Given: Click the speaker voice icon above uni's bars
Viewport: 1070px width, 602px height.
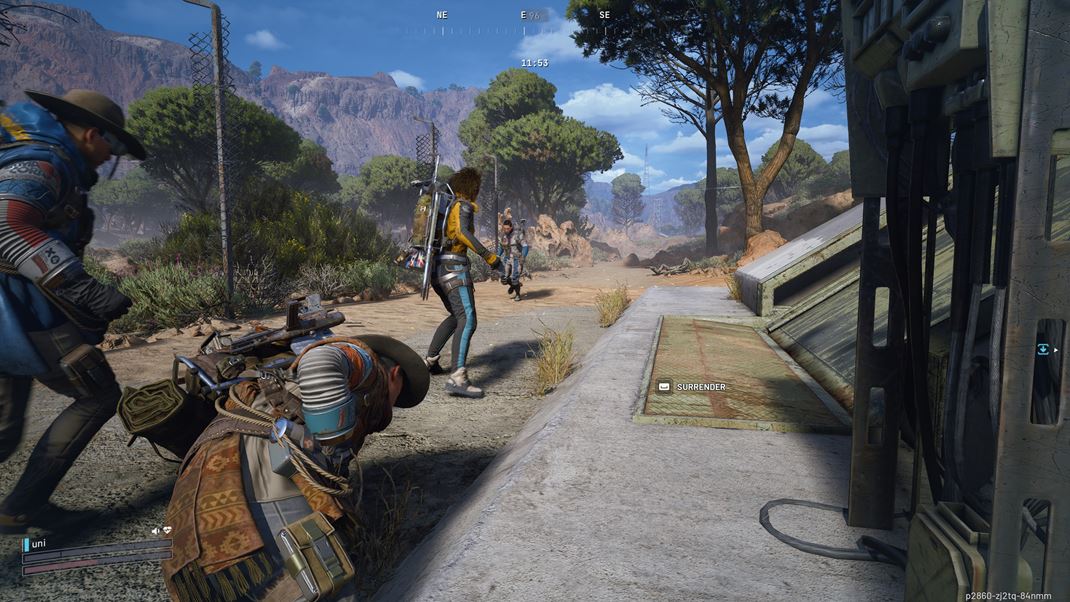Looking at the screenshot, I should (156, 530).
